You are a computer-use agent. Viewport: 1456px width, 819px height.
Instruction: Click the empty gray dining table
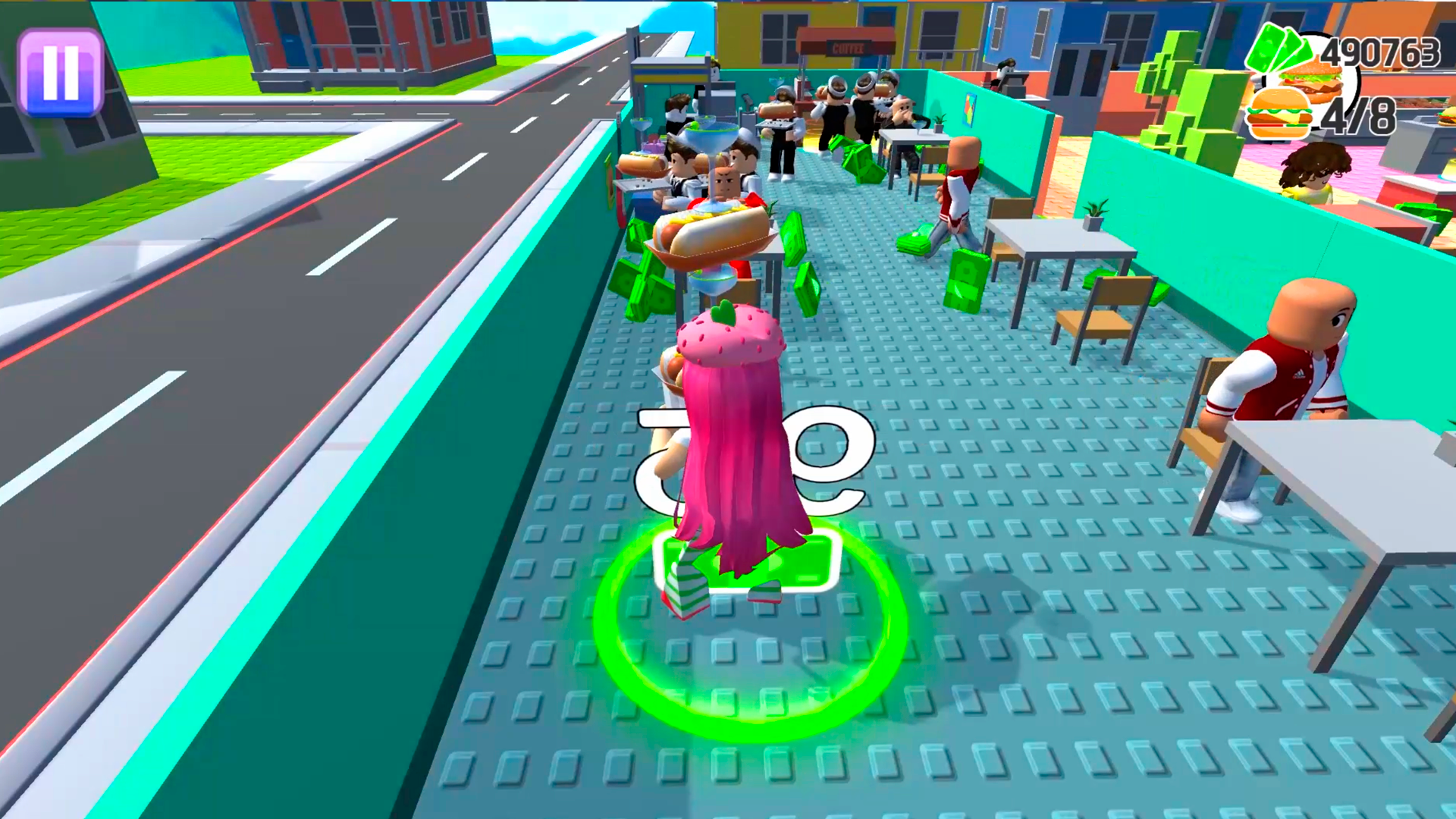point(1062,243)
